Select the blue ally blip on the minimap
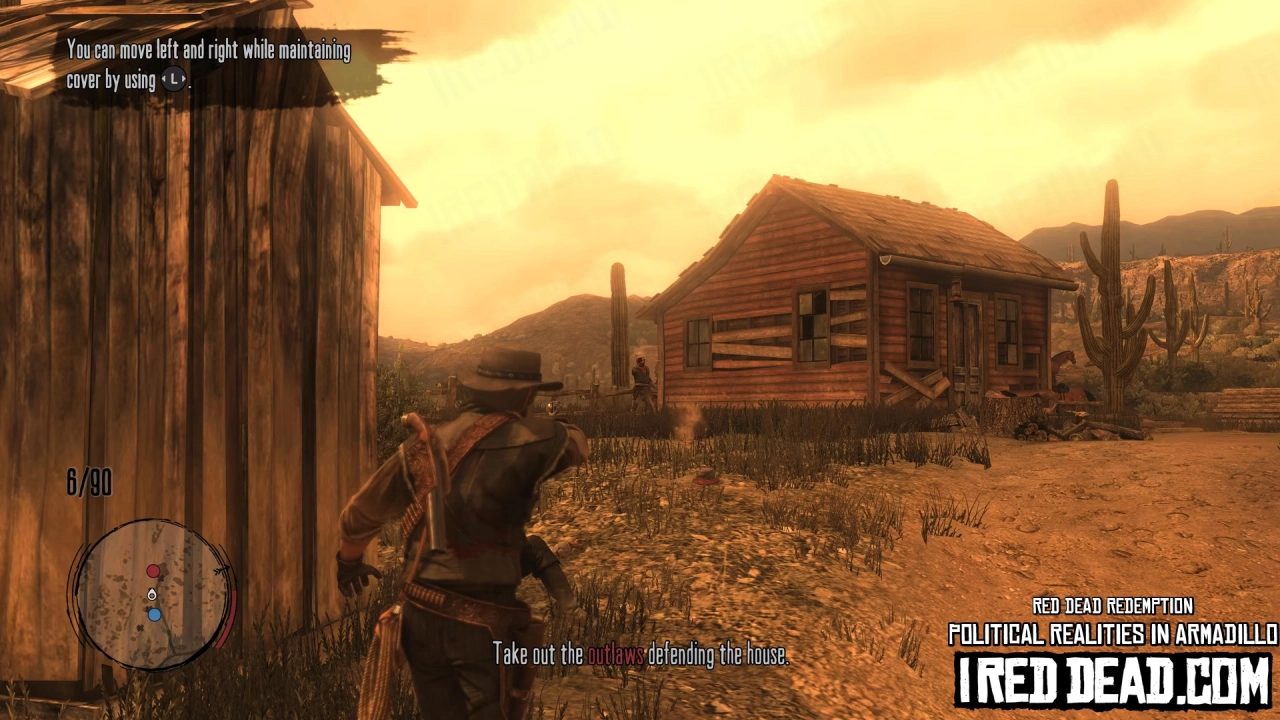Viewport: 1280px width, 720px height. [x=154, y=614]
